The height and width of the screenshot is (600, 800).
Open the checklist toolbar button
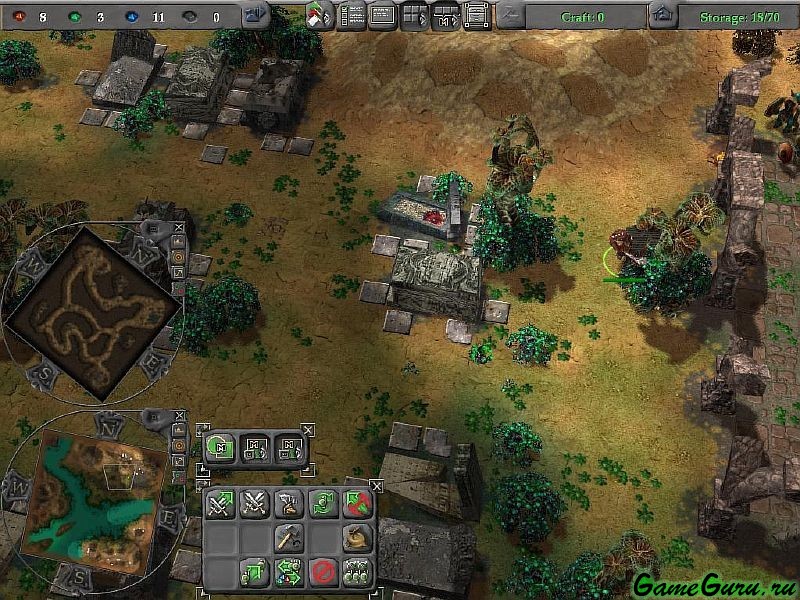tap(351, 16)
